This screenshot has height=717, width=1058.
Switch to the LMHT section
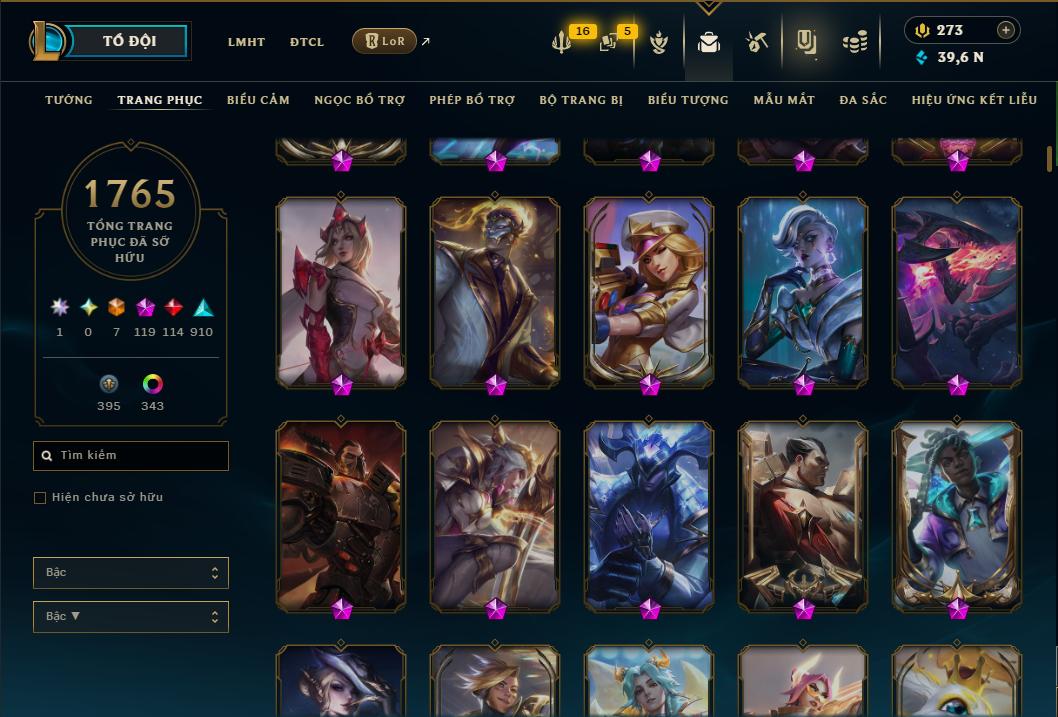(x=246, y=42)
